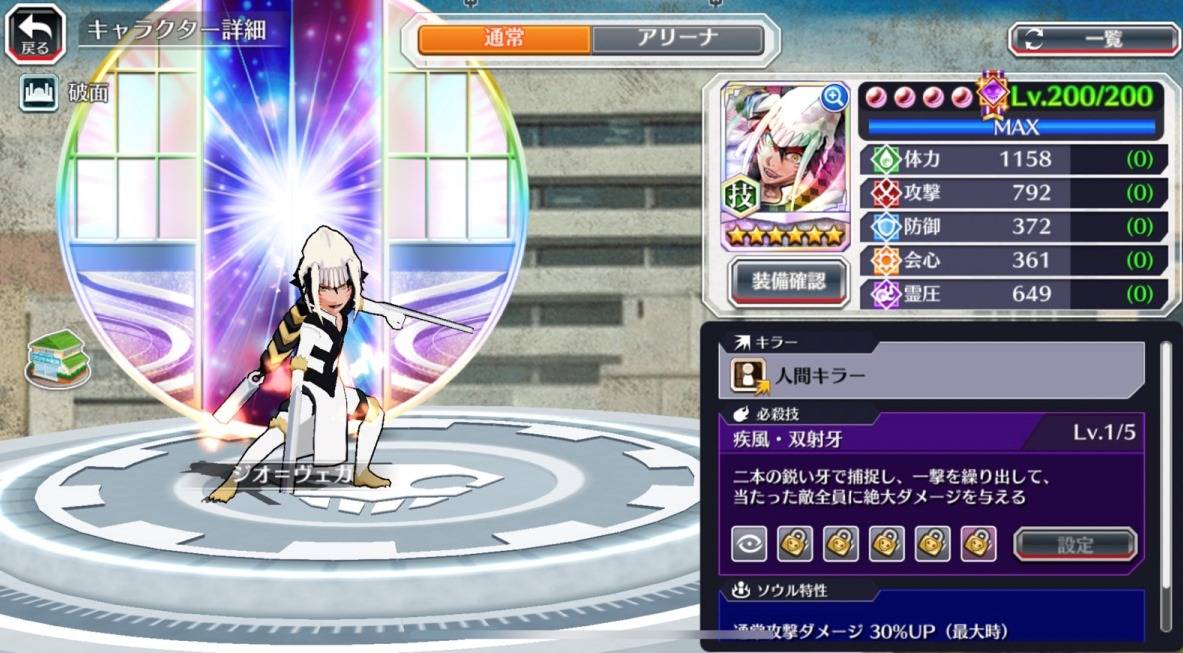The width and height of the screenshot is (1183, 653).
Task: Switch to the 通常 tab
Action: [504, 39]
